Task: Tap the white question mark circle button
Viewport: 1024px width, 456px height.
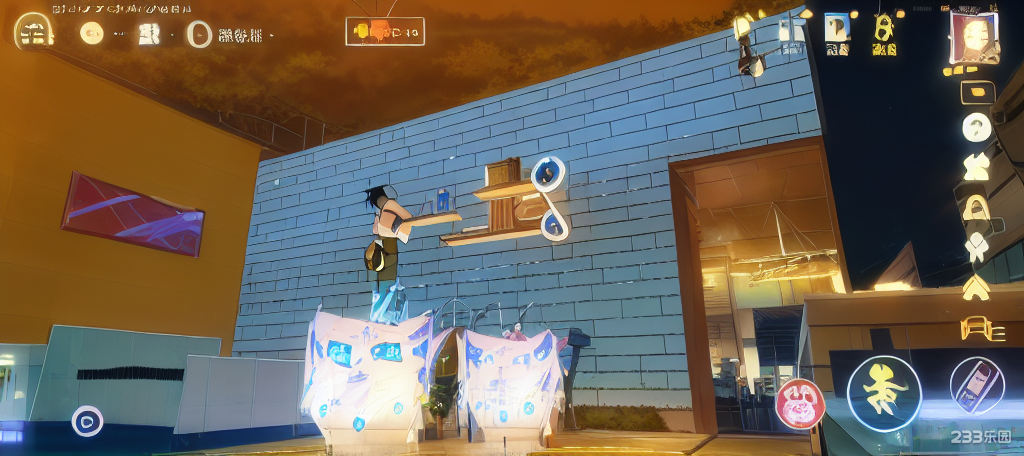Action: pyautogui.click(x=977, y=127)
